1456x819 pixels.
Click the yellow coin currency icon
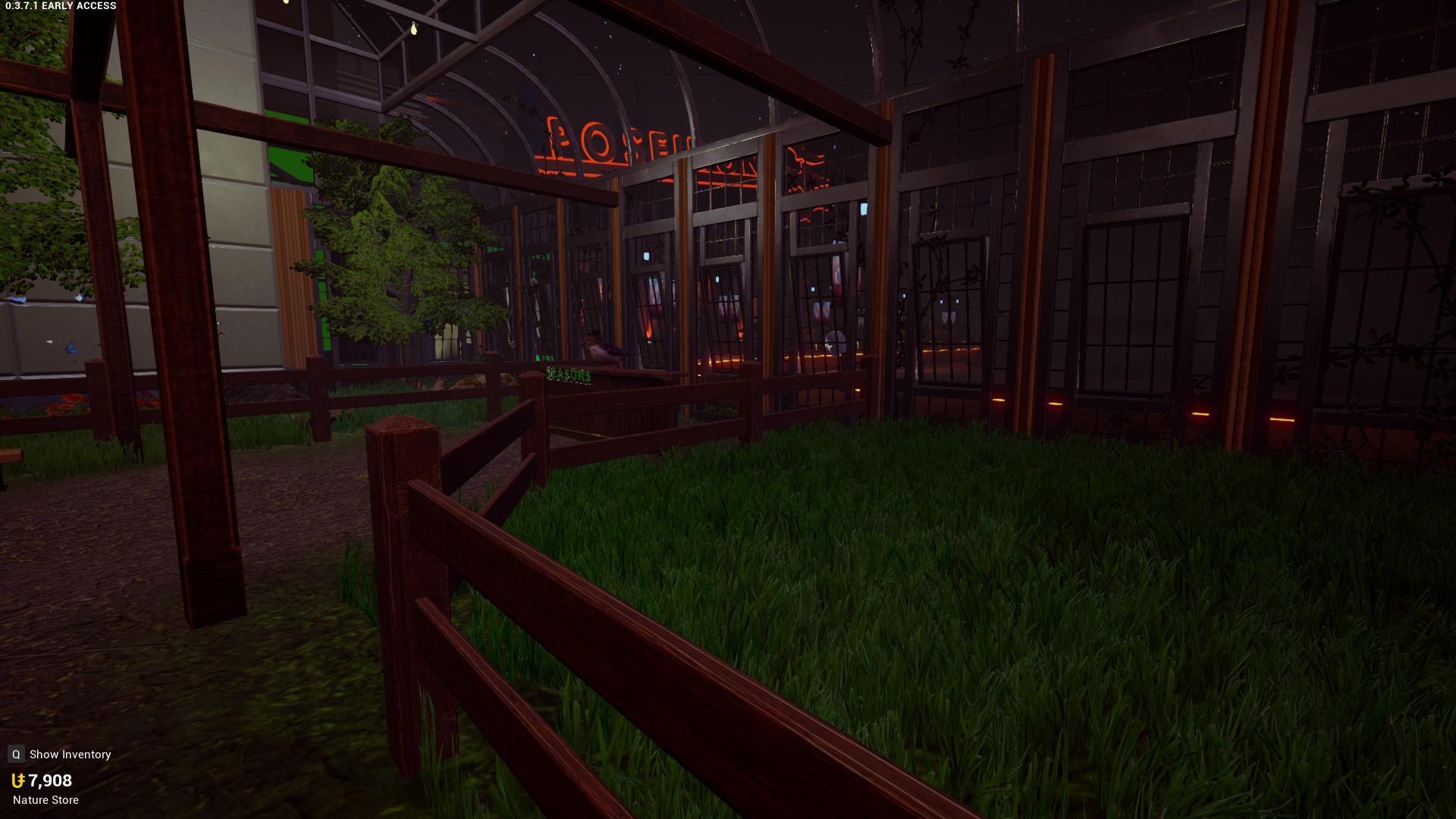[18, 780]
